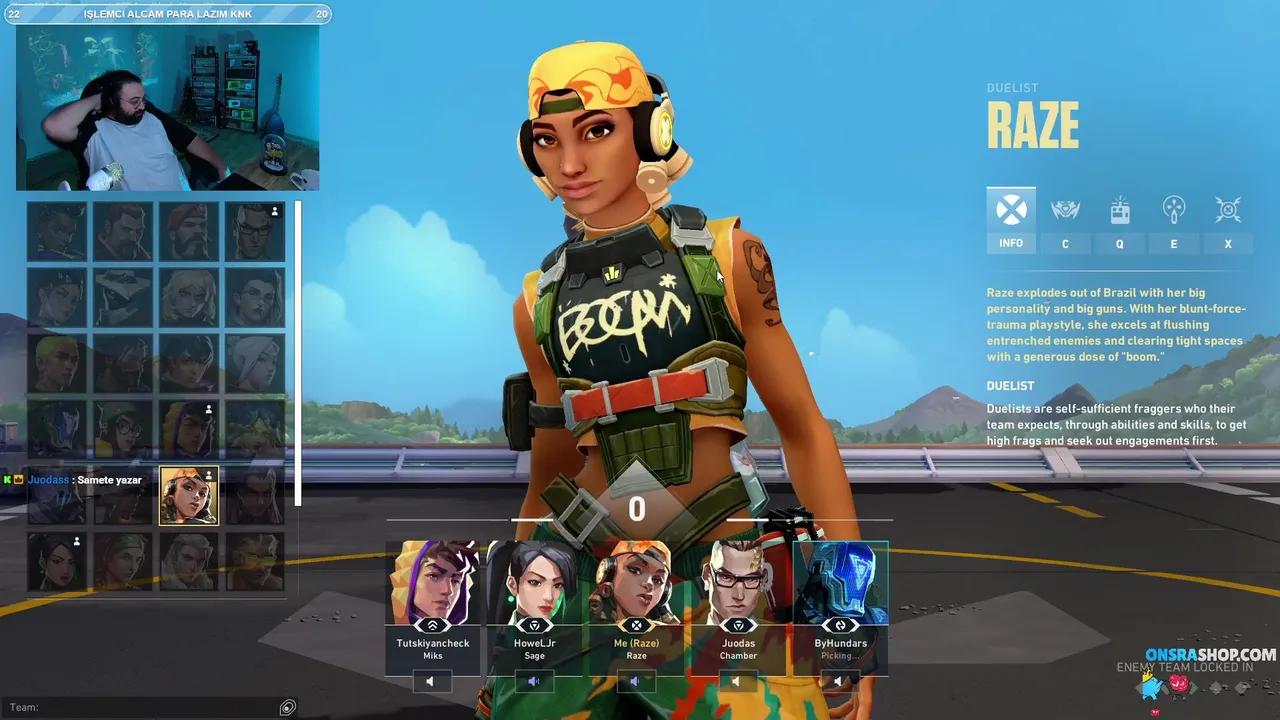The image size is (1280, 720).
Task: Click the emoji icon beside Team chat
Action: click(287, 707)
